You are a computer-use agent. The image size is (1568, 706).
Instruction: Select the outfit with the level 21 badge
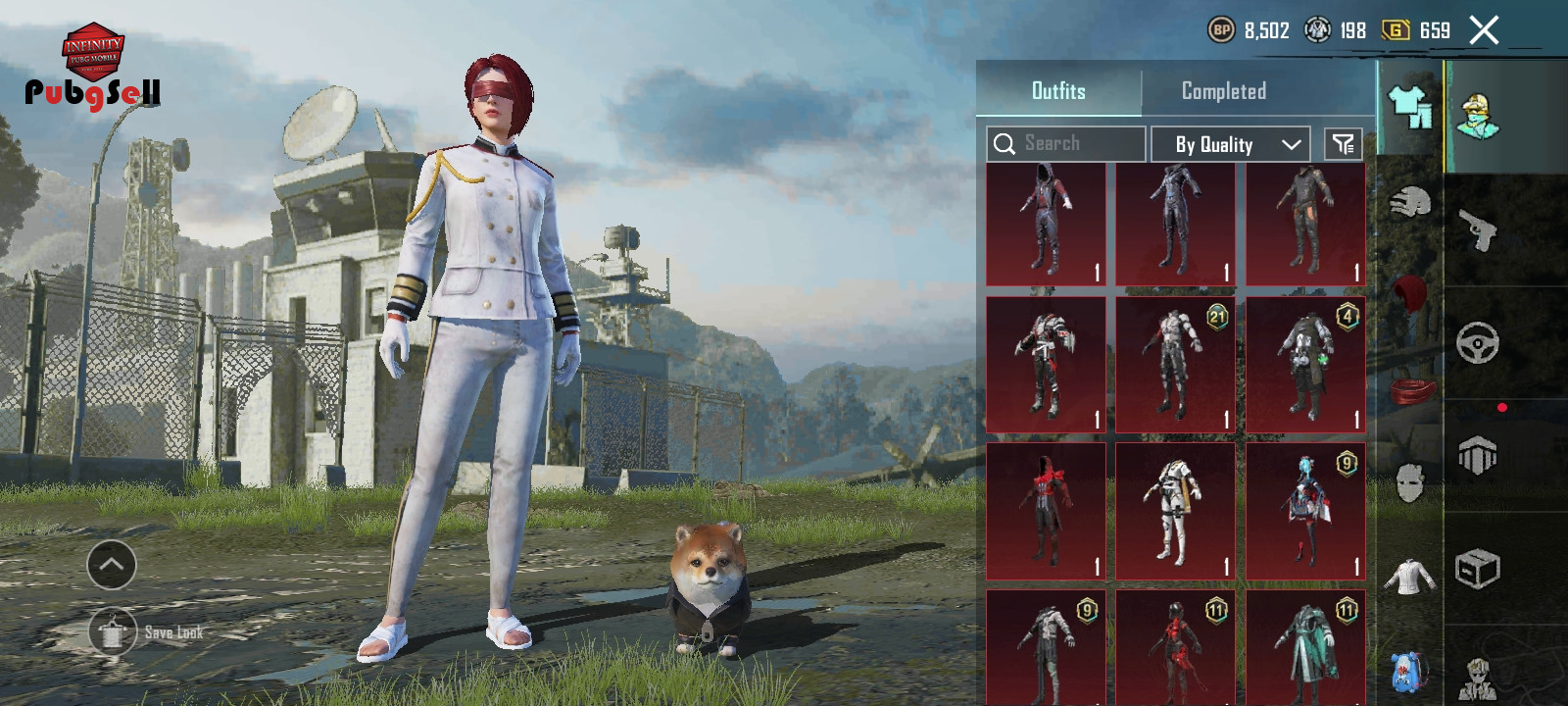(x=1175, y=365)
